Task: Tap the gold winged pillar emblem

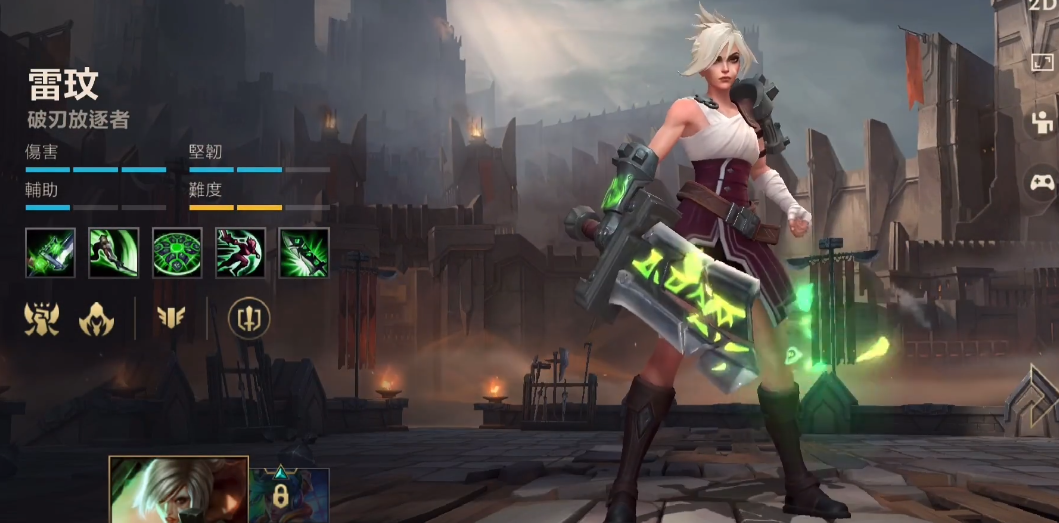Action: click(x=171, y=319)
